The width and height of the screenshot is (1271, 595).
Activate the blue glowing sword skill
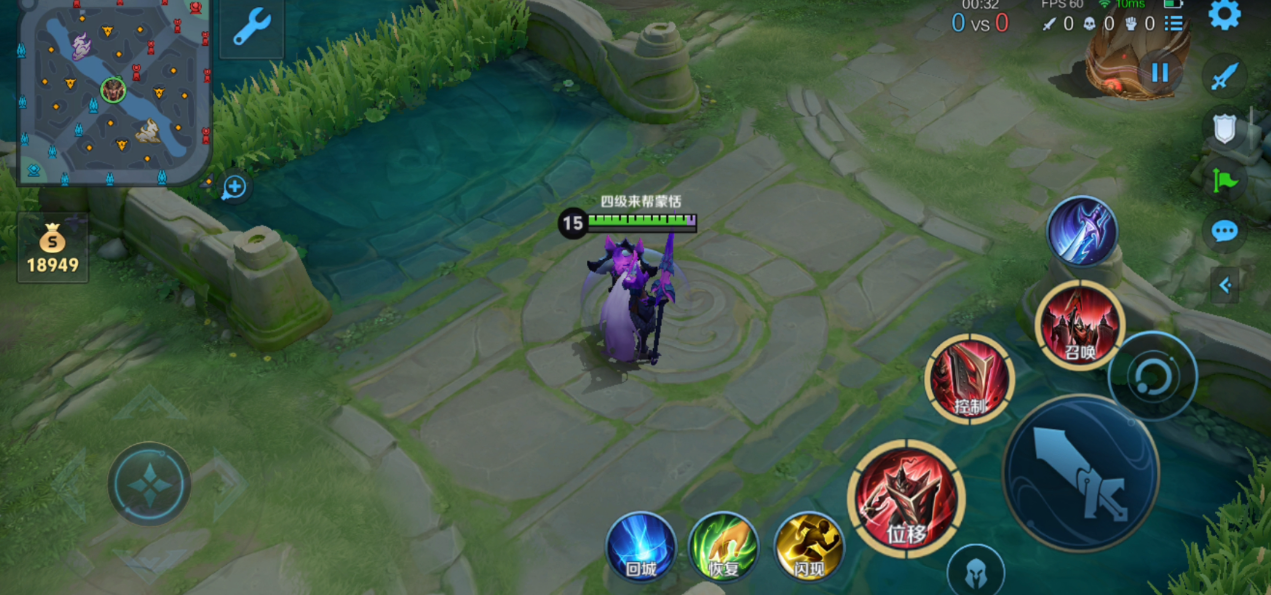pos(1082,231)
